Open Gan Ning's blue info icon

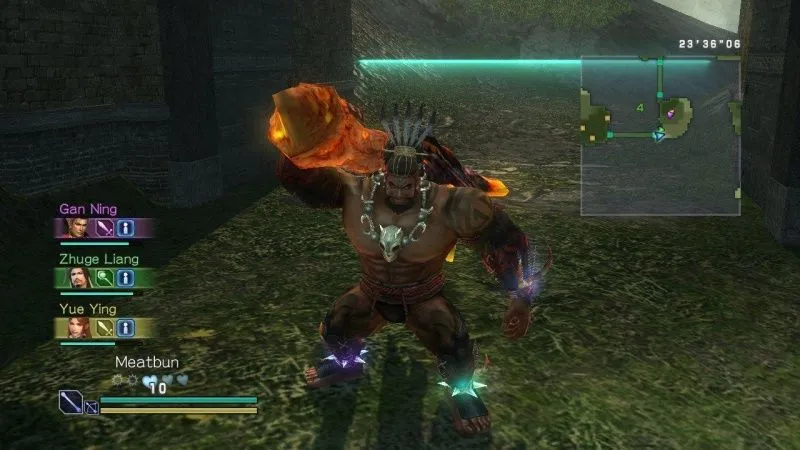pyautogui.click(x=125, y=228)
